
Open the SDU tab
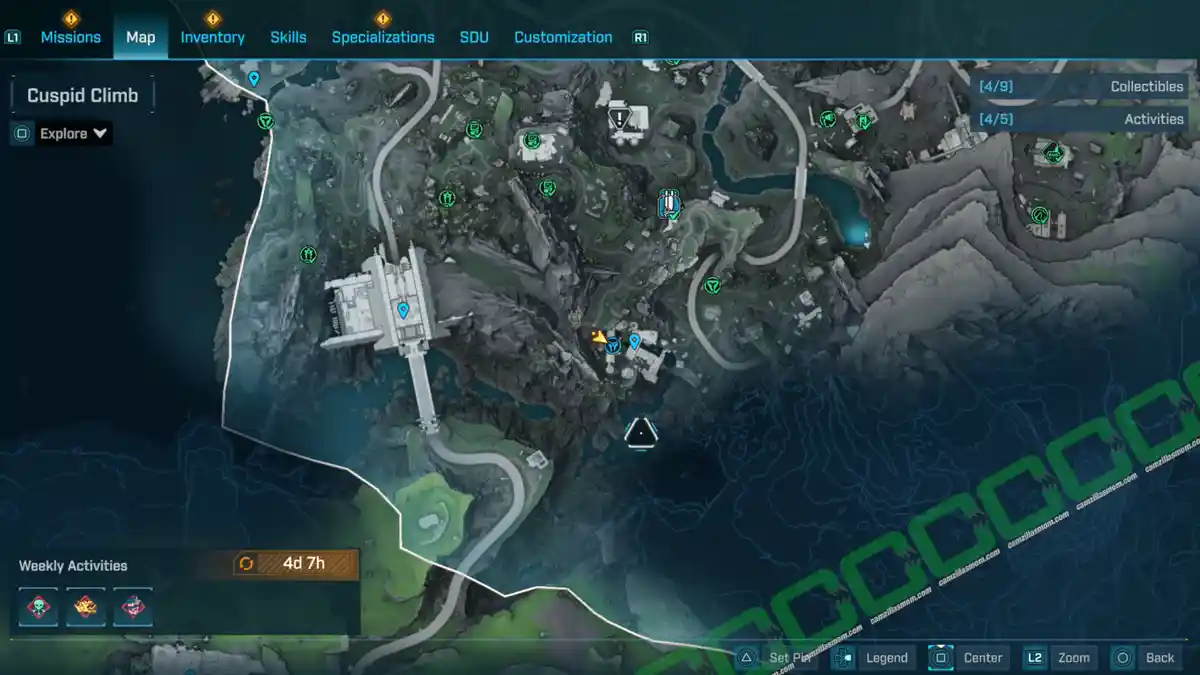coord(474,37)
